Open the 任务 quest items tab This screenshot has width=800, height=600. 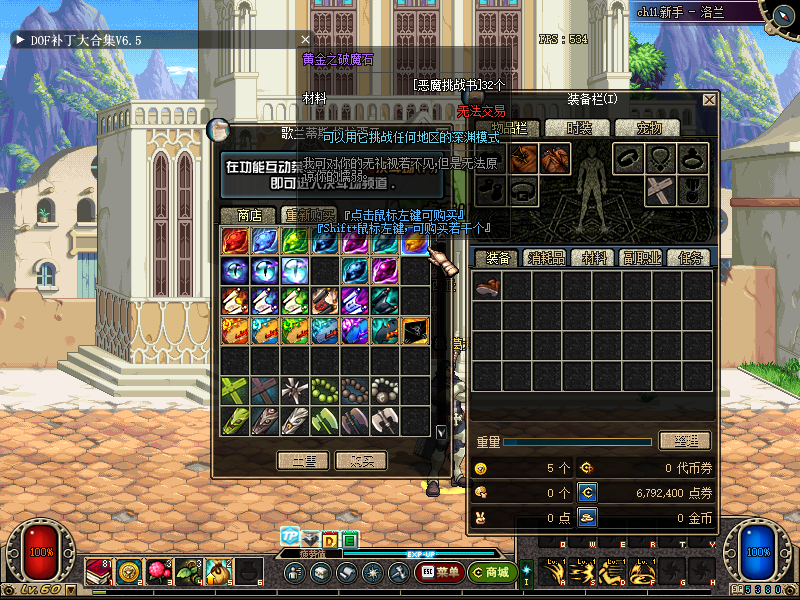(x=689, y=258)
